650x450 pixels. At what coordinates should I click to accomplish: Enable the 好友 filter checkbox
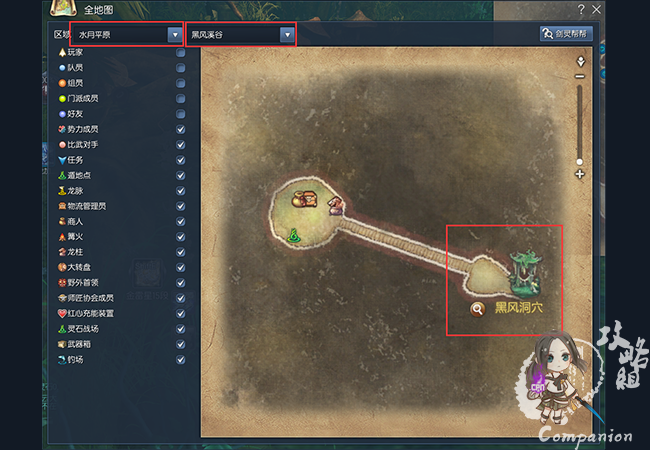[180, 114]
